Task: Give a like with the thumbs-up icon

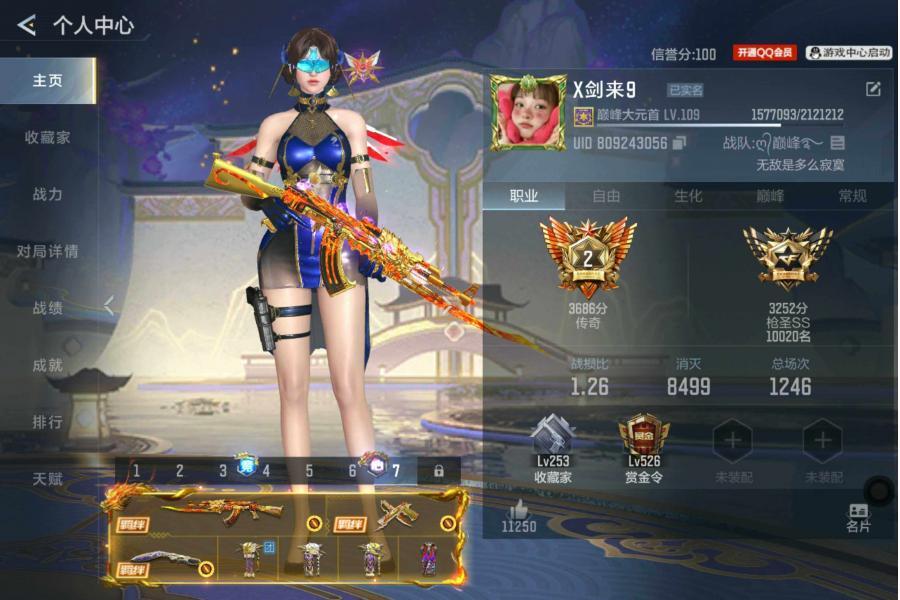Action: click(519, 510)
